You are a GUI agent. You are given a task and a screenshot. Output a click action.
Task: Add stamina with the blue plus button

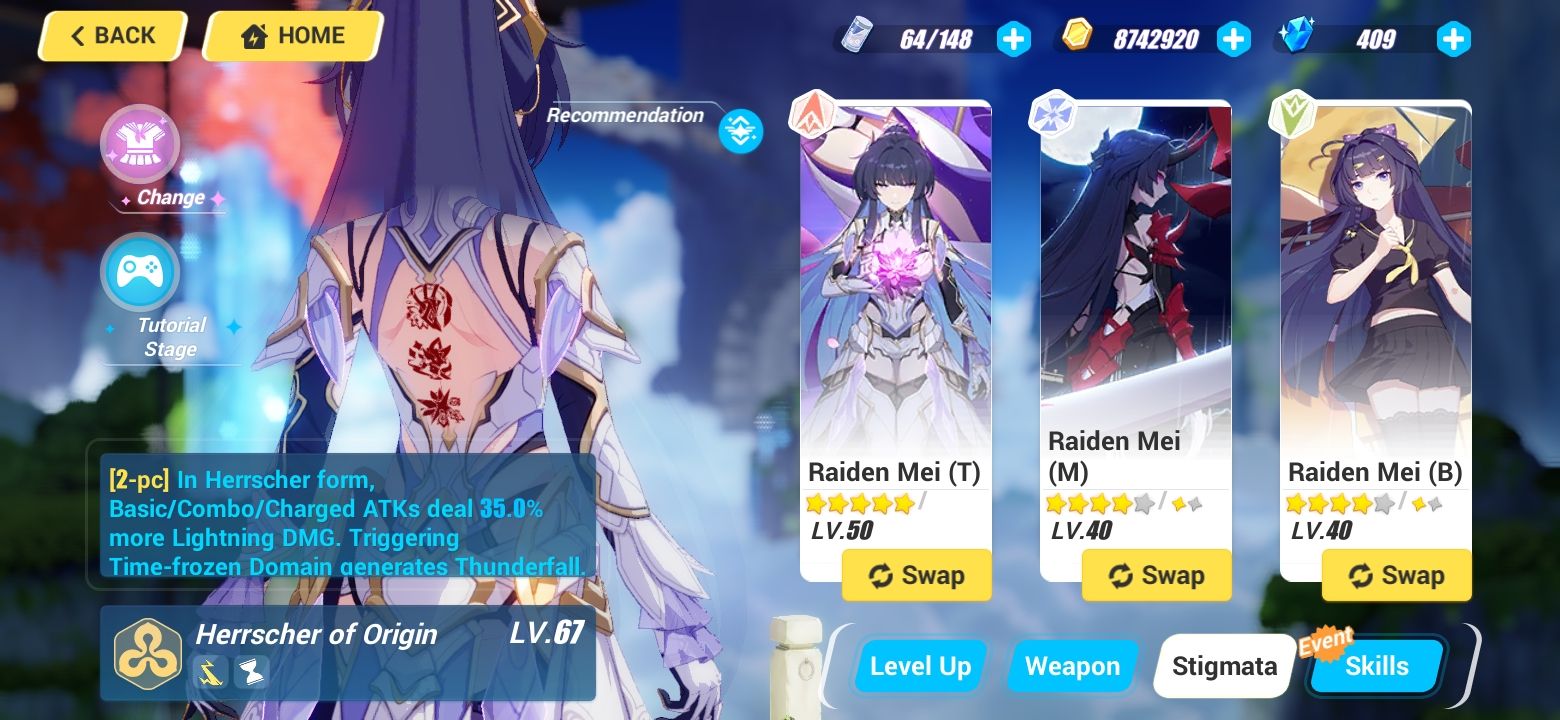[x=1013, y=38]
